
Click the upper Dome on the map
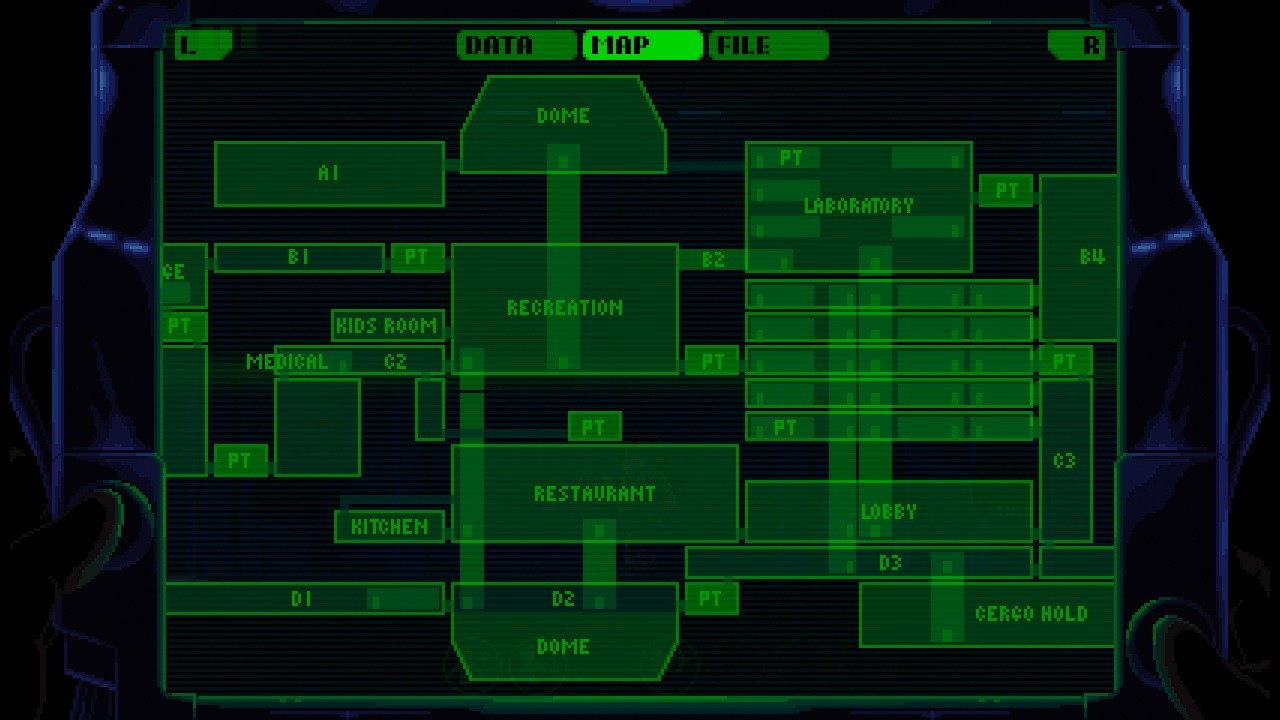563,115
